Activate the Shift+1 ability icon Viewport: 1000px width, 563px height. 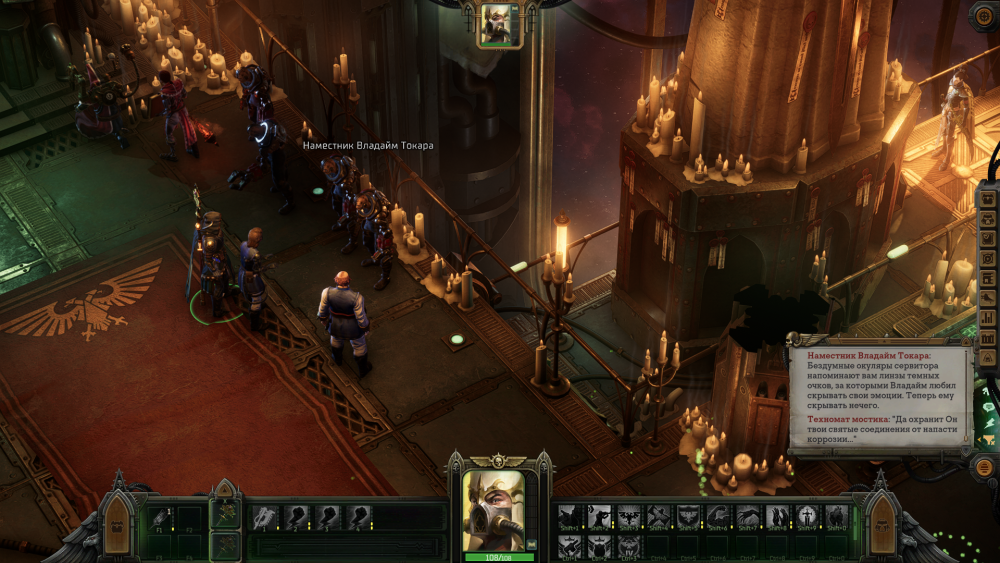click(571, 517)
